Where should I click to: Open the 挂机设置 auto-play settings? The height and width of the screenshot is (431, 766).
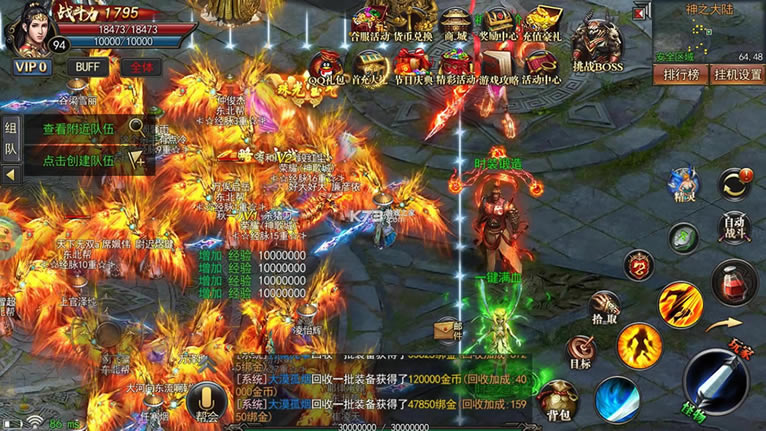pyautogui.click(x=737, y=74)
